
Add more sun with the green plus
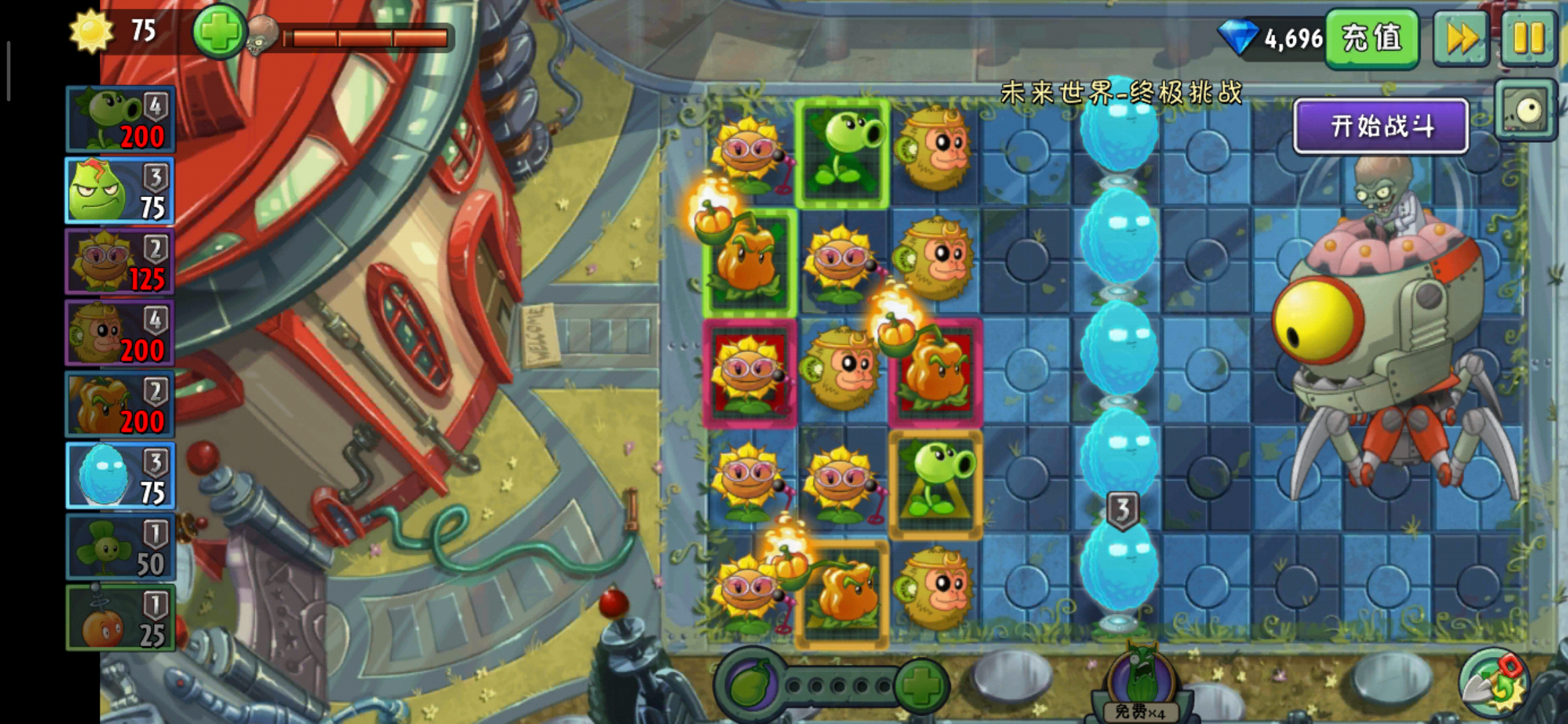coord(218,32)
